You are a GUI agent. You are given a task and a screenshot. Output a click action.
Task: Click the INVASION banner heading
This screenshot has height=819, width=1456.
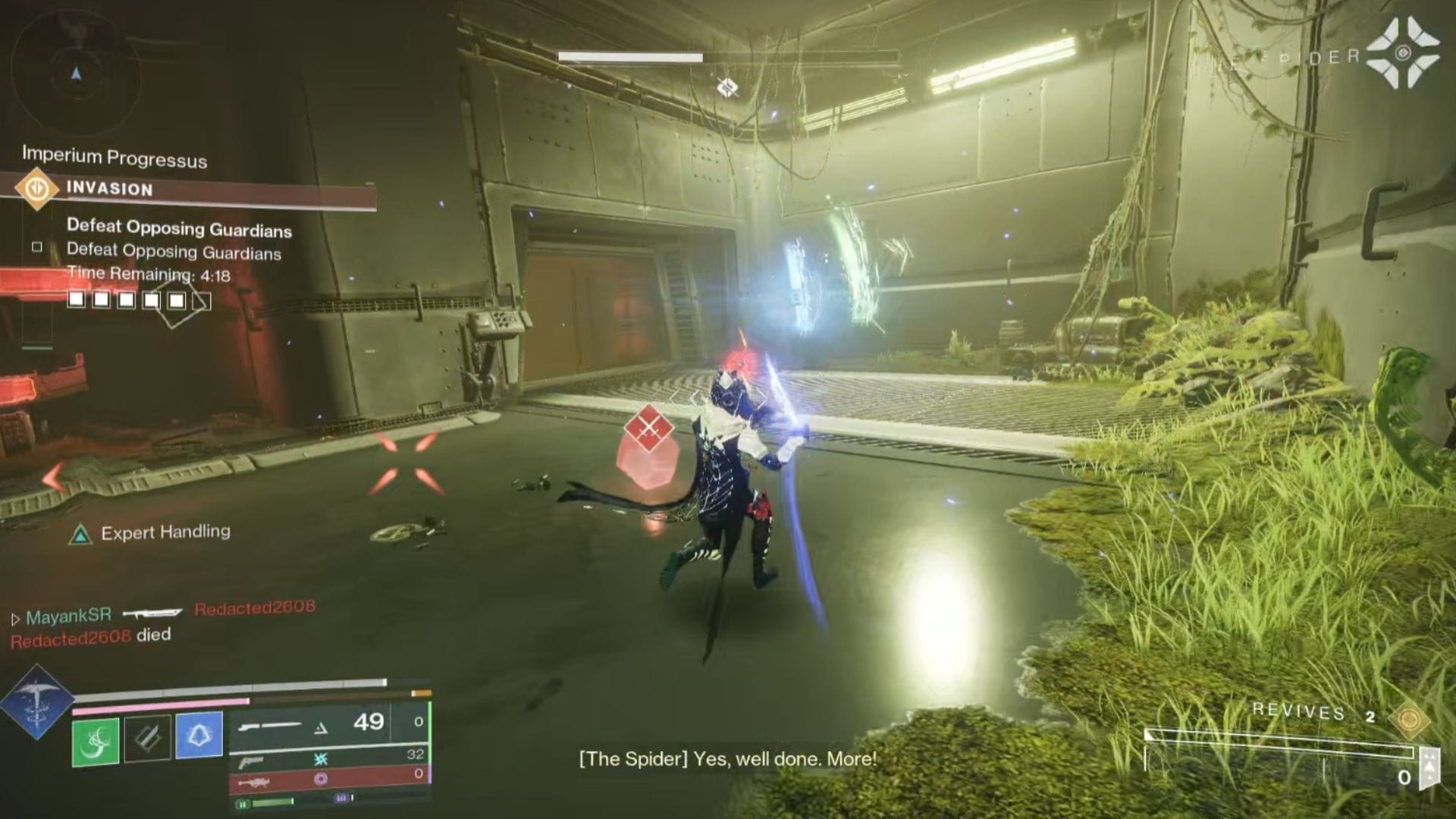[110, 190]
